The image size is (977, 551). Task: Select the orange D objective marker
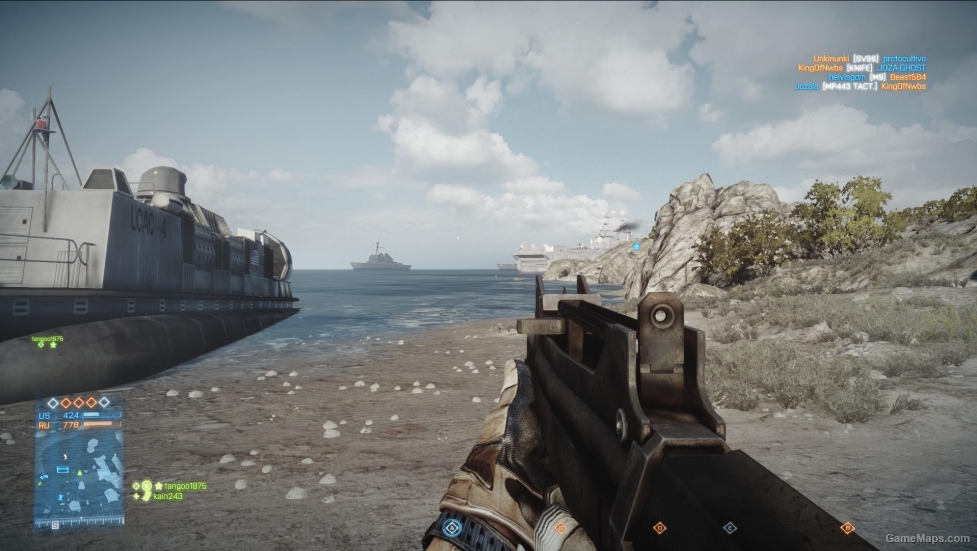659,527
